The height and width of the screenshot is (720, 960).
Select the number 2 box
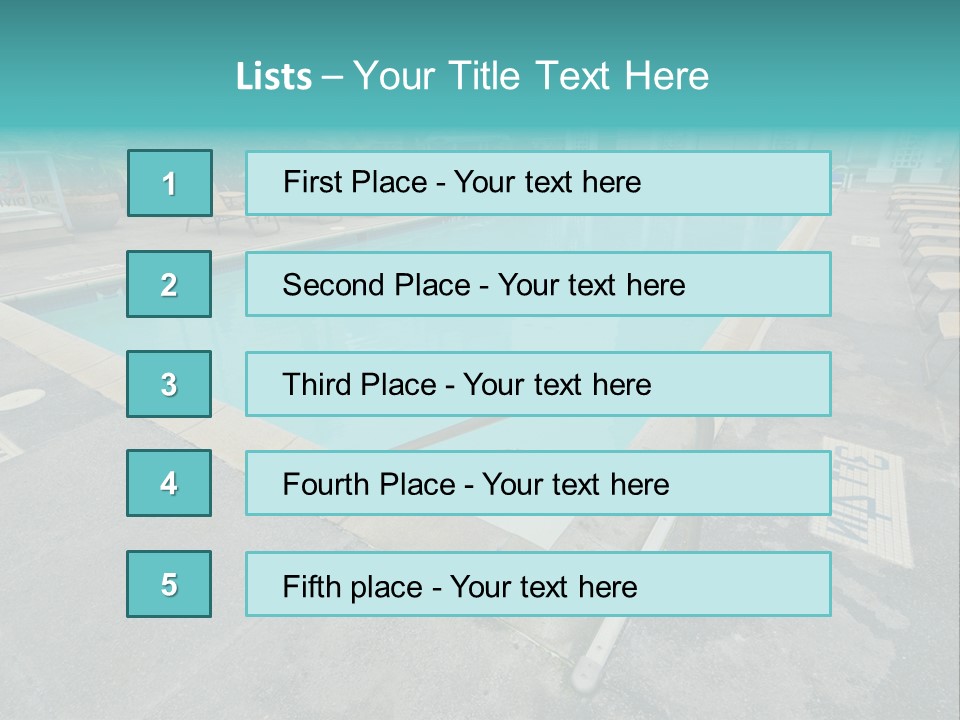click(169, 284)
